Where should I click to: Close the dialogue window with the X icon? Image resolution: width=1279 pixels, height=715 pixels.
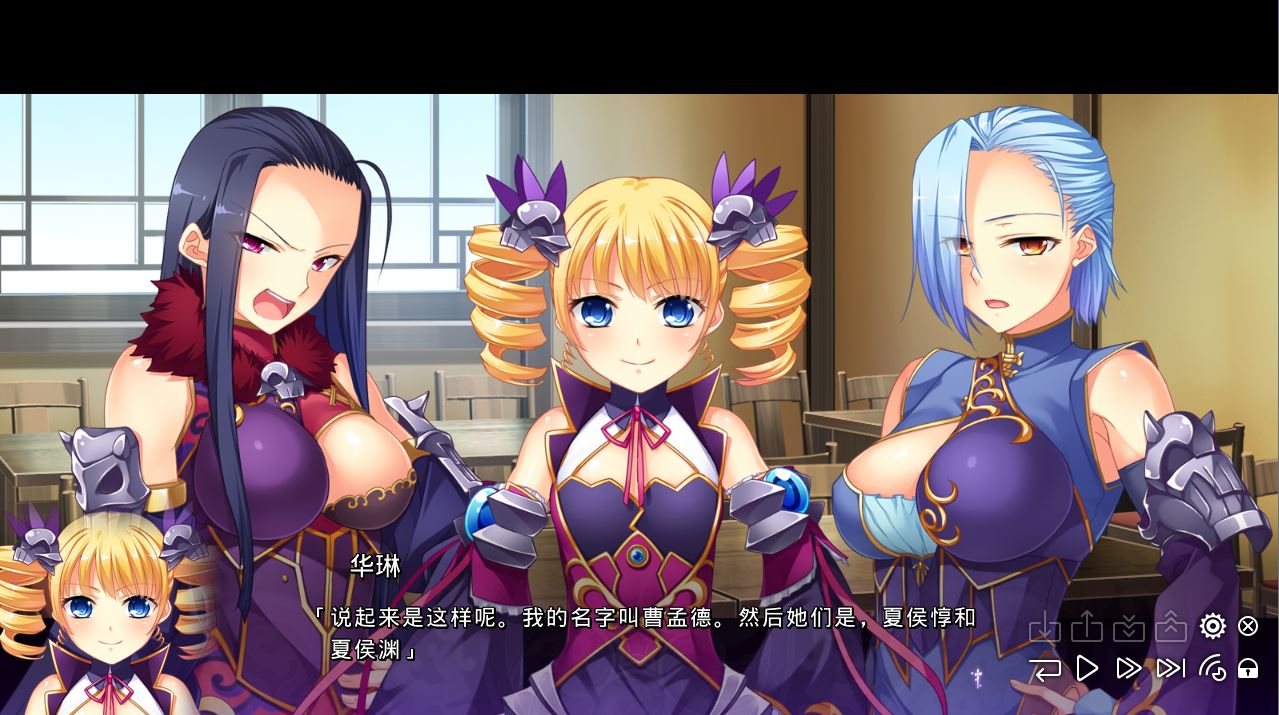pyautogui.click(x=1248, y=626)
